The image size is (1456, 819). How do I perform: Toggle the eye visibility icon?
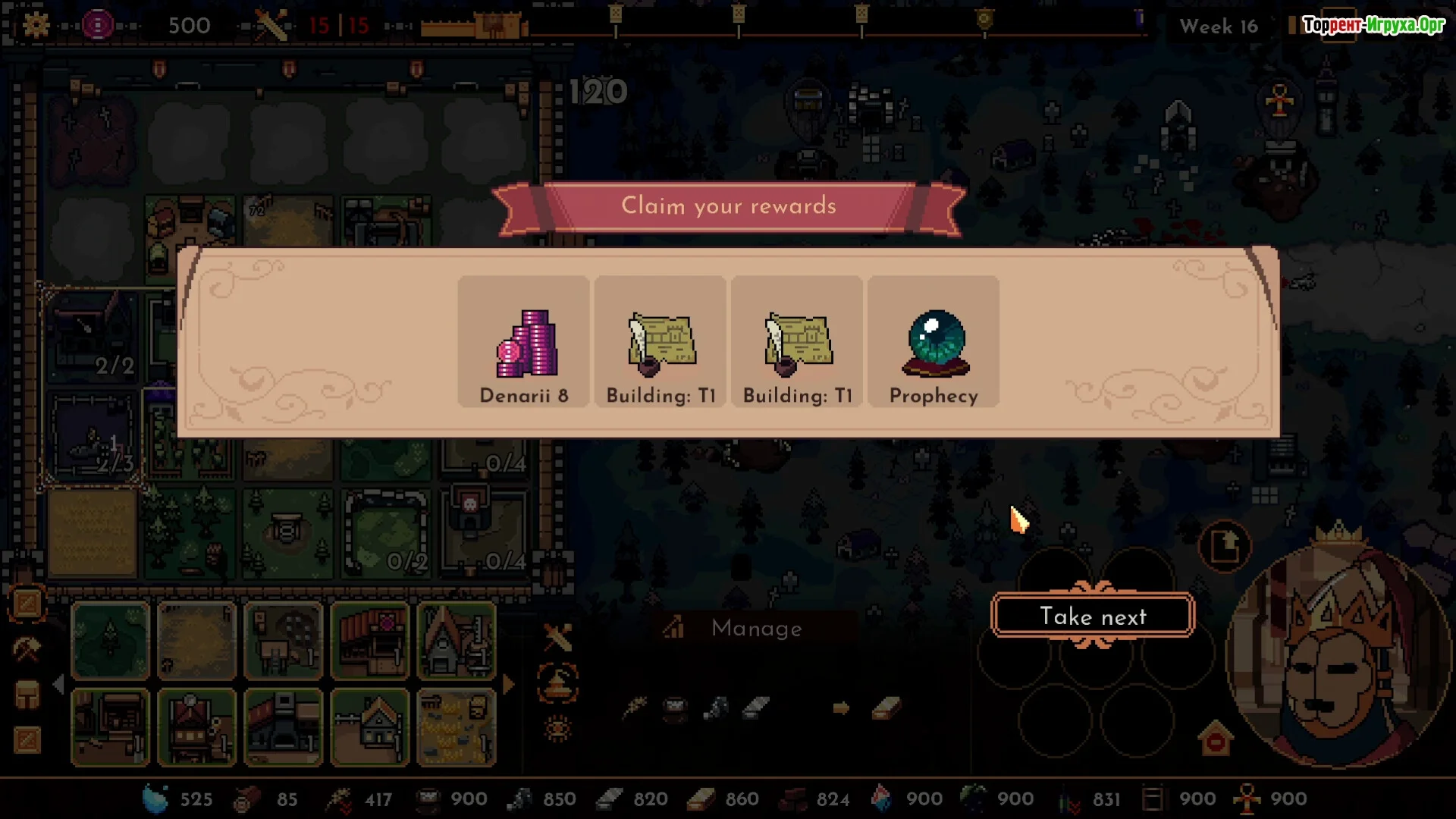(558, 729)
